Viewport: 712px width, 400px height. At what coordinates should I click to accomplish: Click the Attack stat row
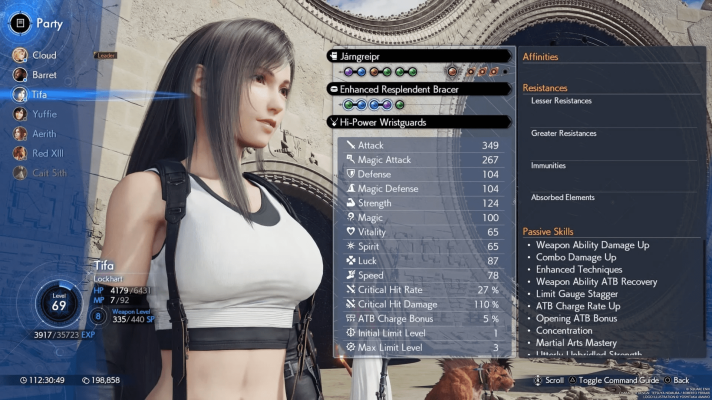425,145
